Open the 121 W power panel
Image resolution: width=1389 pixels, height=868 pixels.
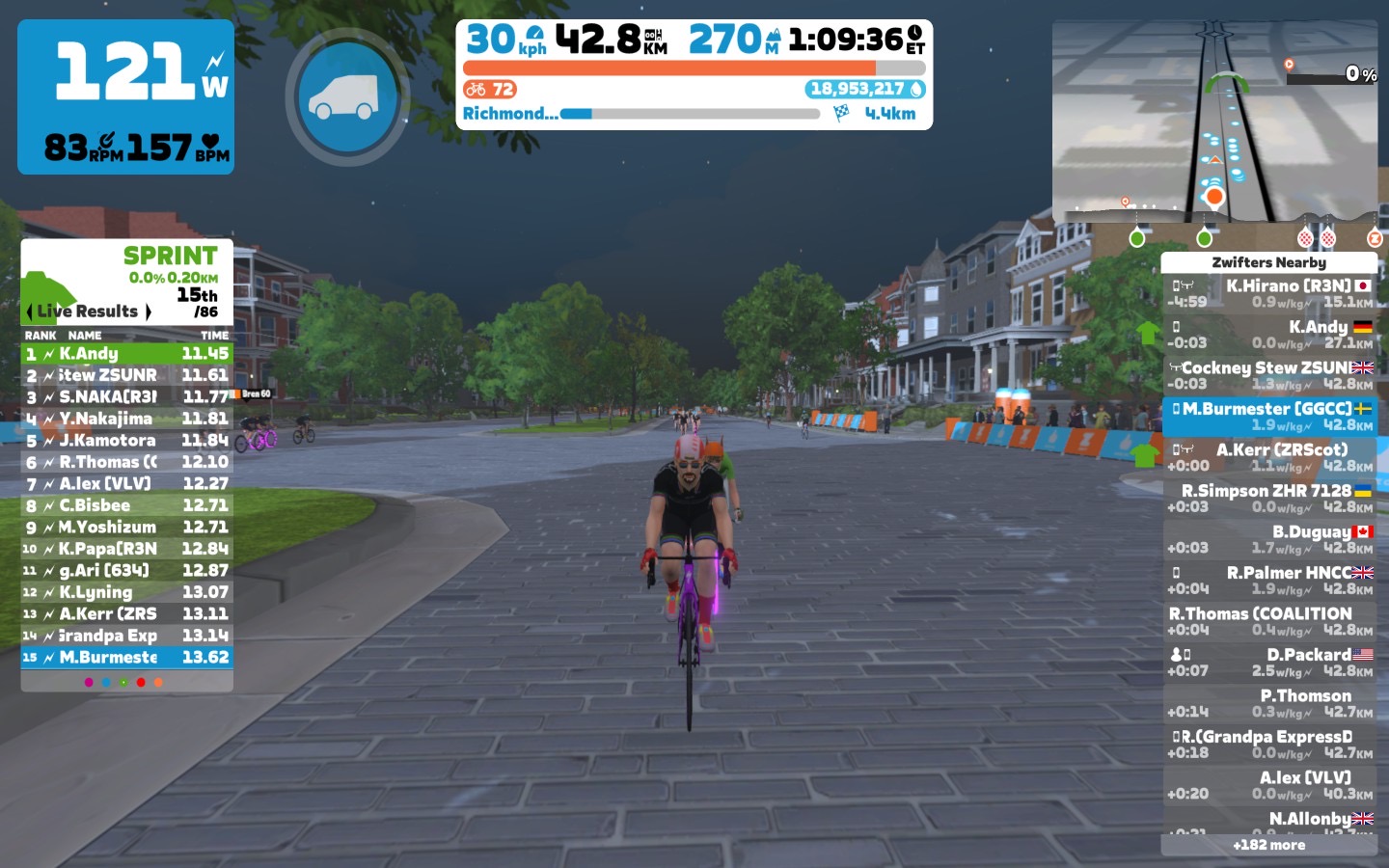125,96
